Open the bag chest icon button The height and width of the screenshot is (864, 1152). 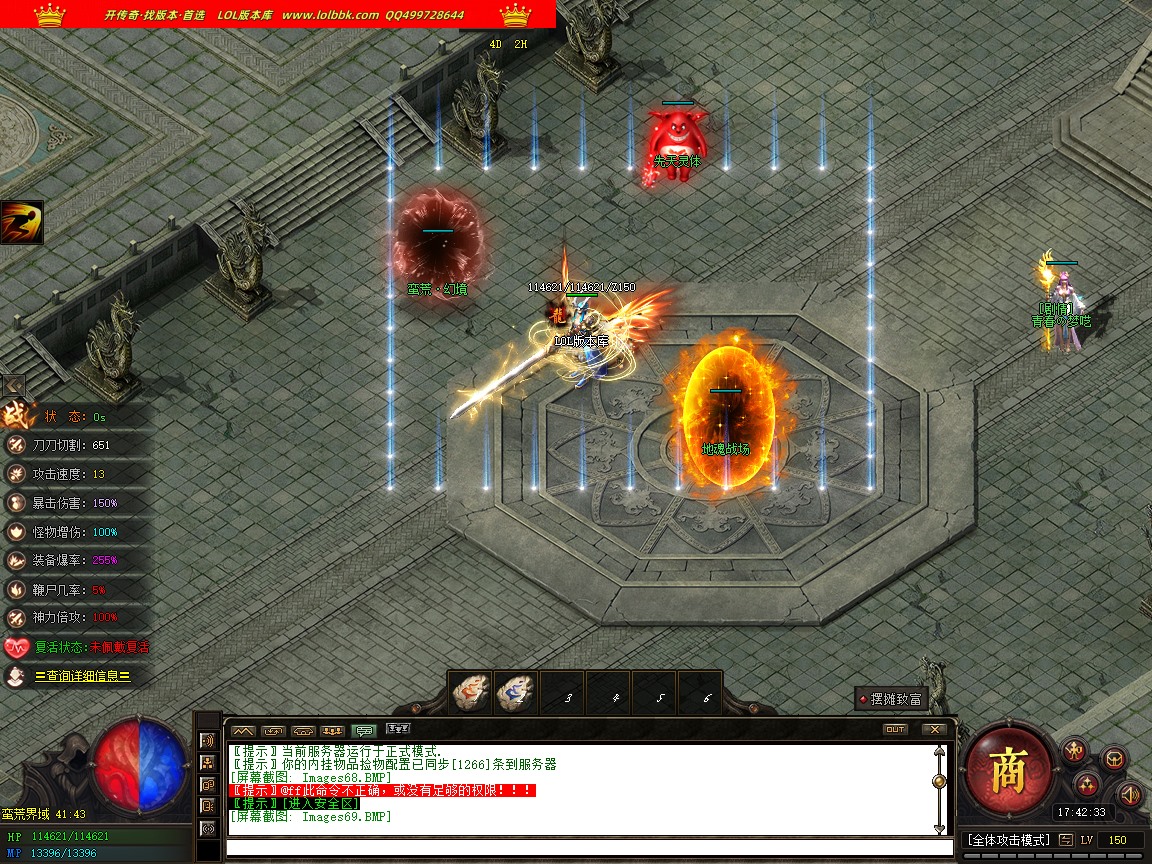tap(1114, 759)
